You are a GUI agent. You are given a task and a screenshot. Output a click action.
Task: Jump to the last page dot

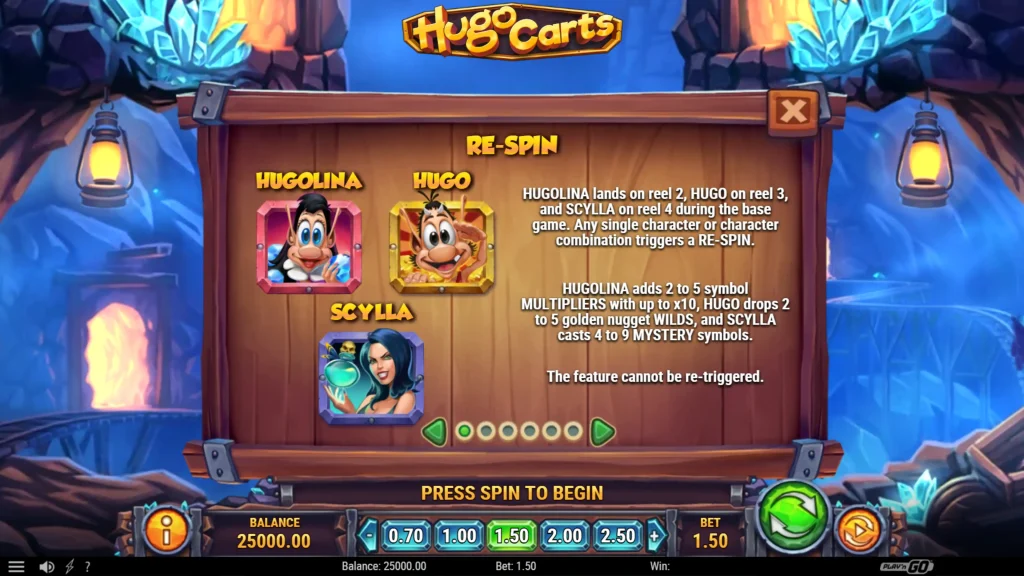(573, 432)
